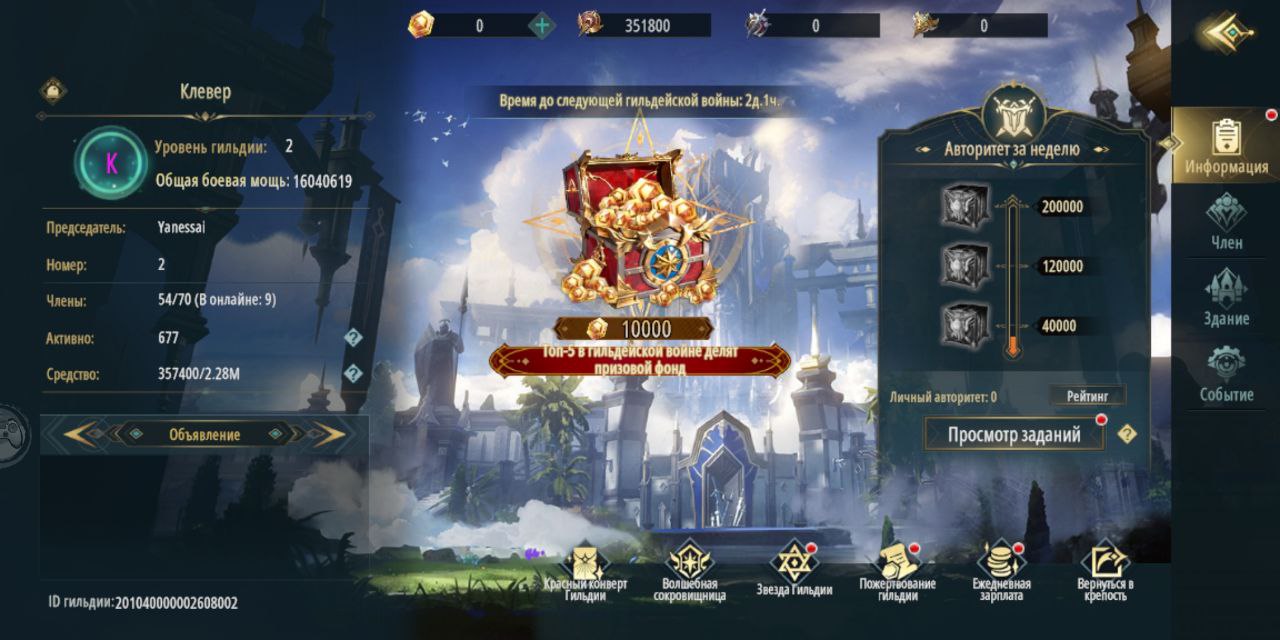Viewport: 1280px width, 640px height.
Task: Open Звезда Гильдии
Action: 794,566
